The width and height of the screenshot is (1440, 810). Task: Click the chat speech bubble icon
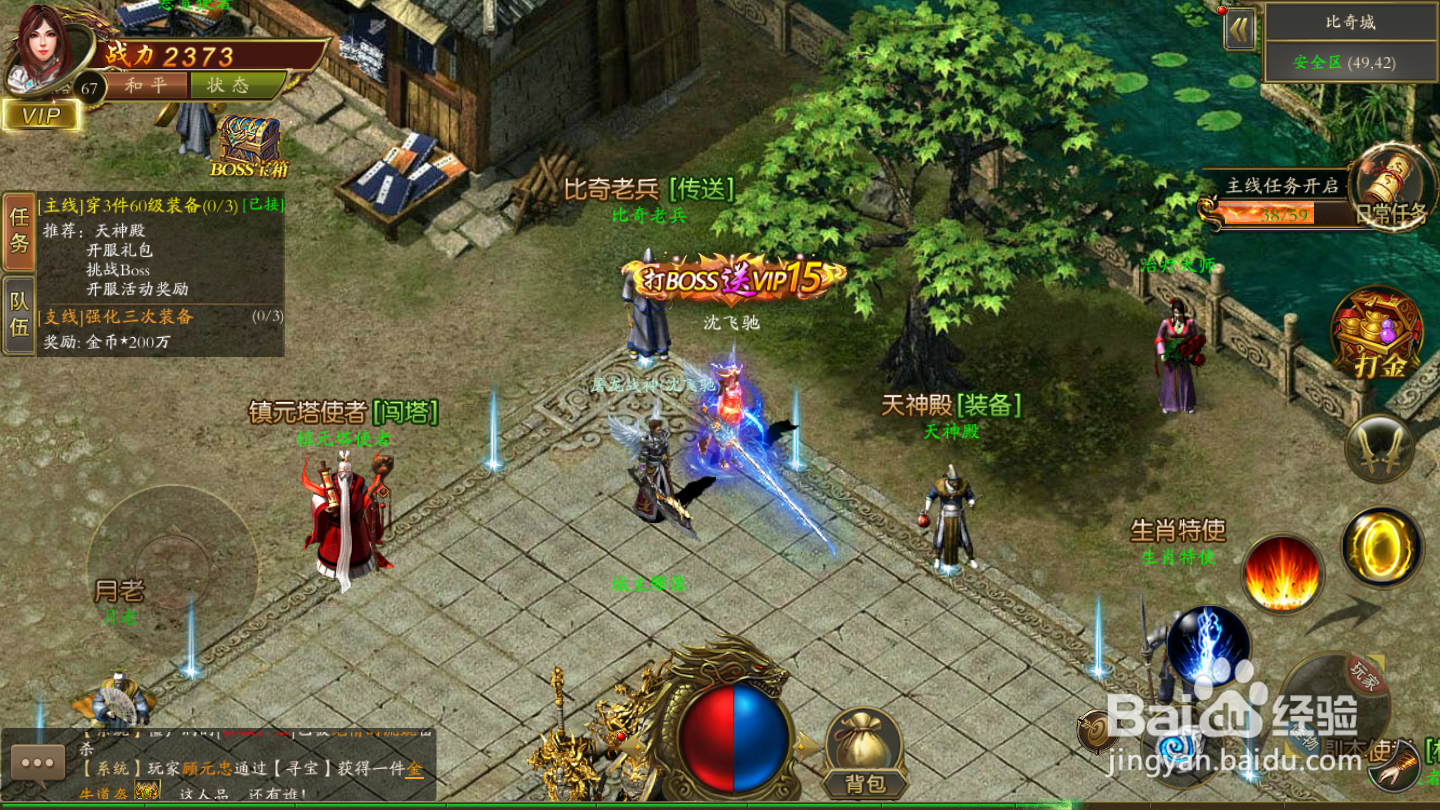coord(40,763)
